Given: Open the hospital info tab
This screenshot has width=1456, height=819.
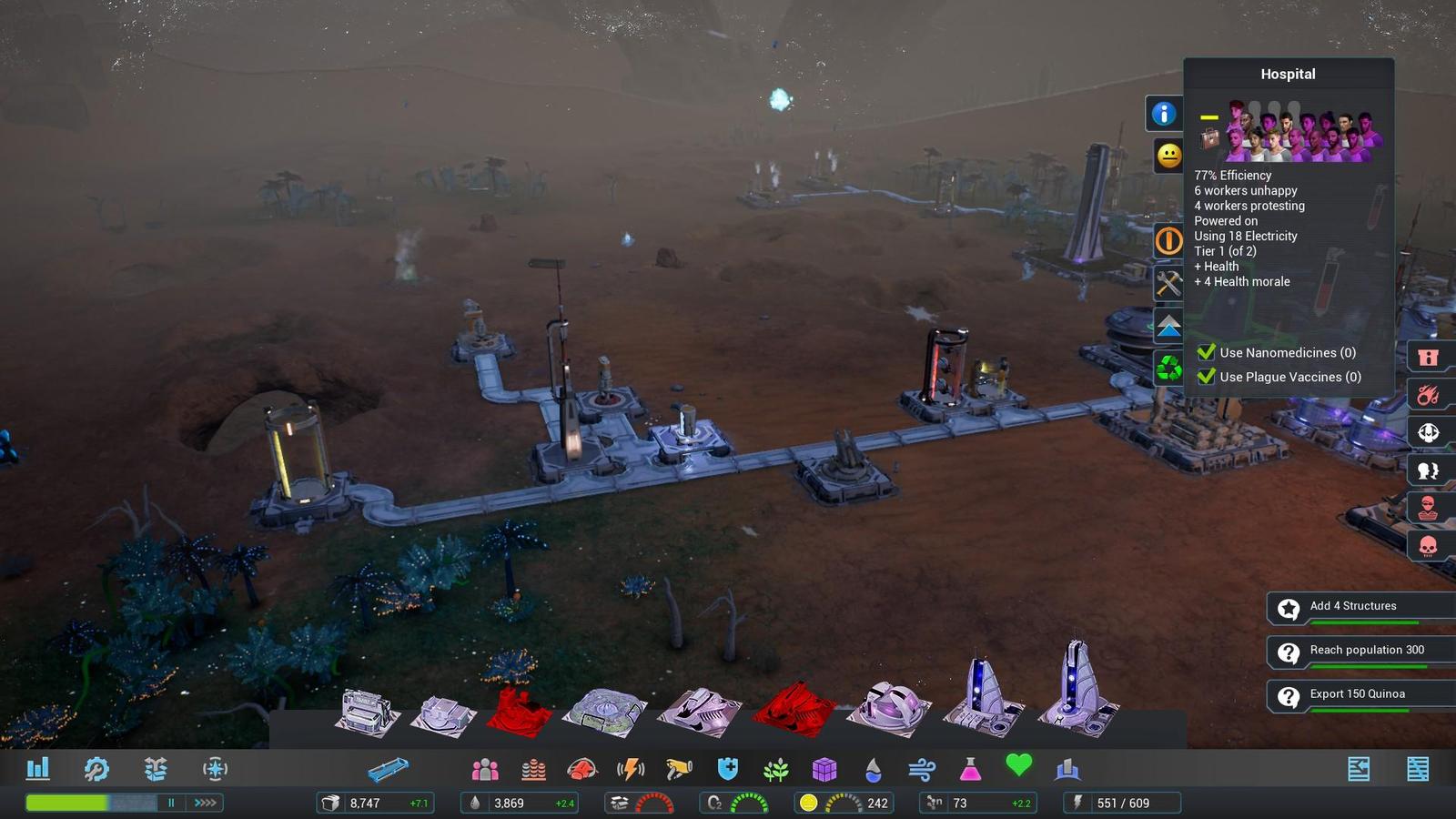Looking at the screenshot, I should [x=1163, y=114].
